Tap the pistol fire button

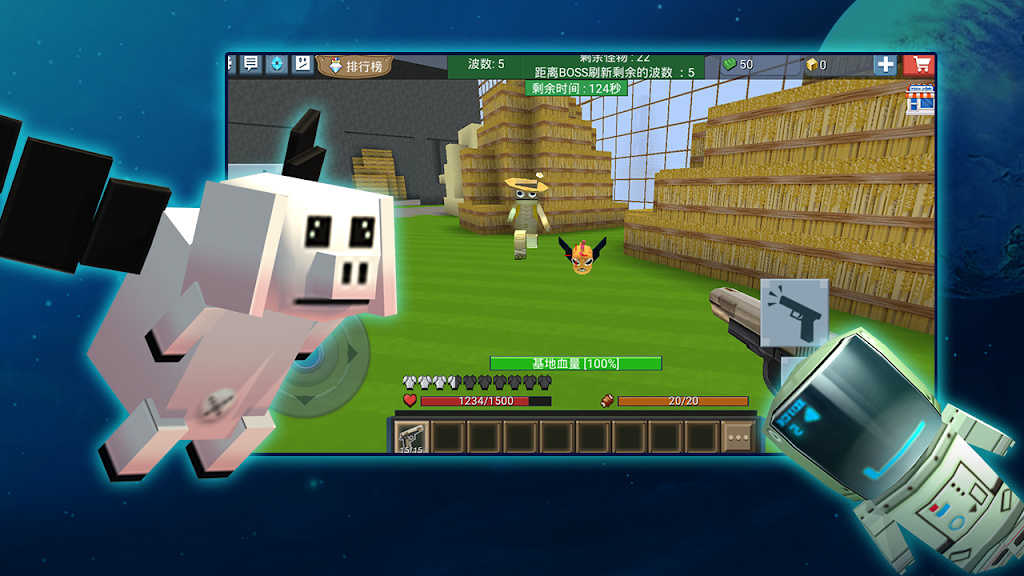tap(794, 313)
